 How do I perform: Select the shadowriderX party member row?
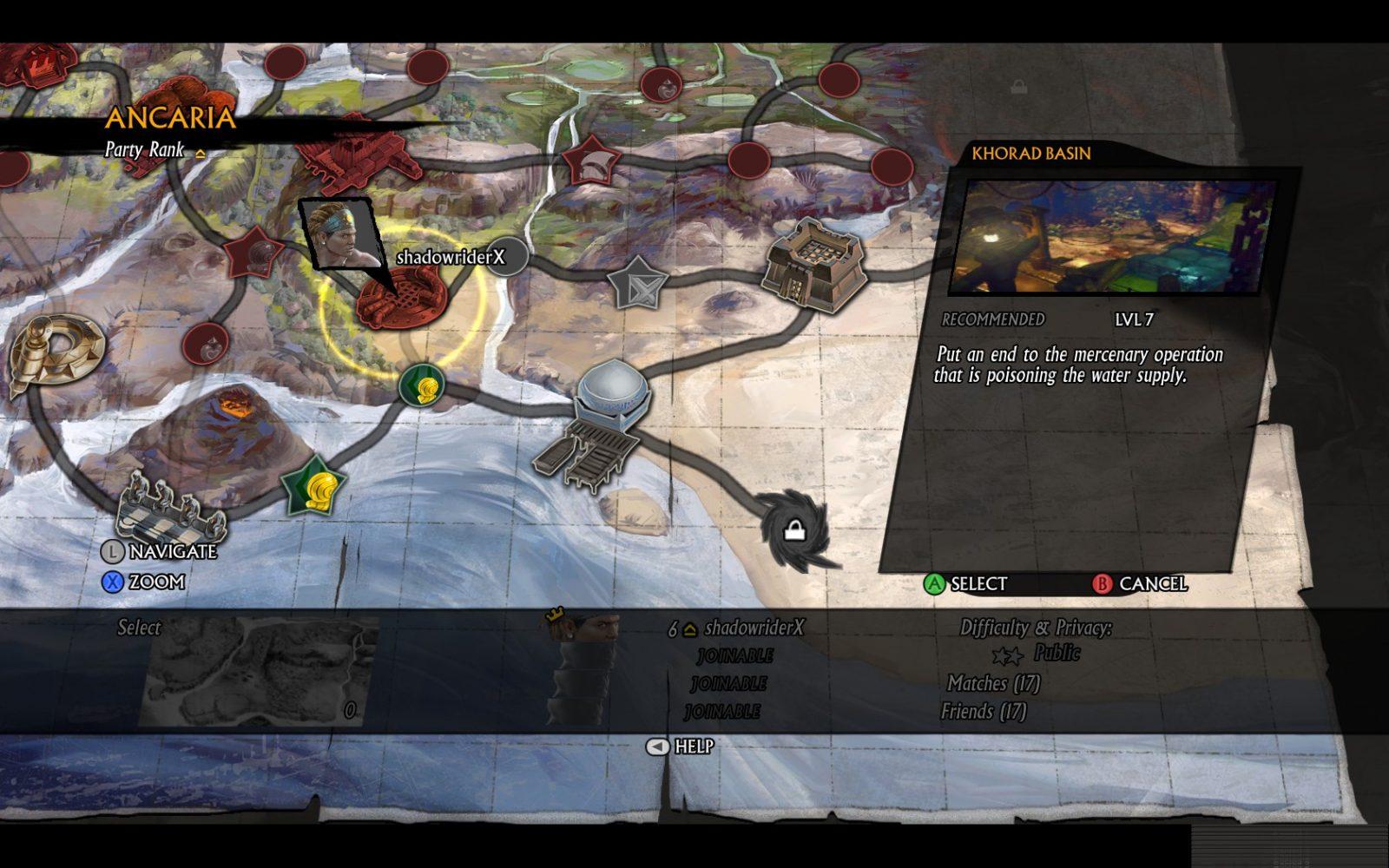click(738, 628)
